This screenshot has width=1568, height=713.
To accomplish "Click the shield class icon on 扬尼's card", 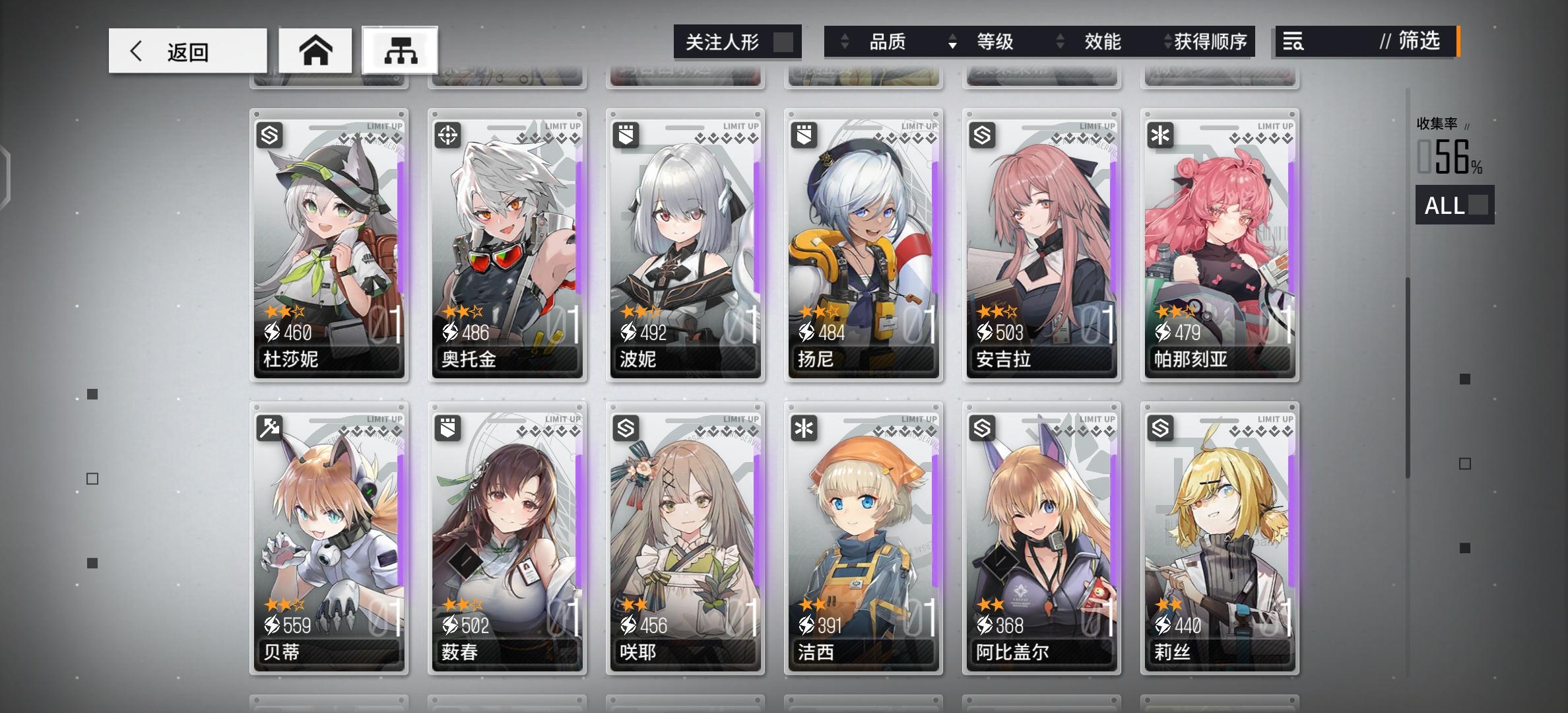I will coord(802,135).
